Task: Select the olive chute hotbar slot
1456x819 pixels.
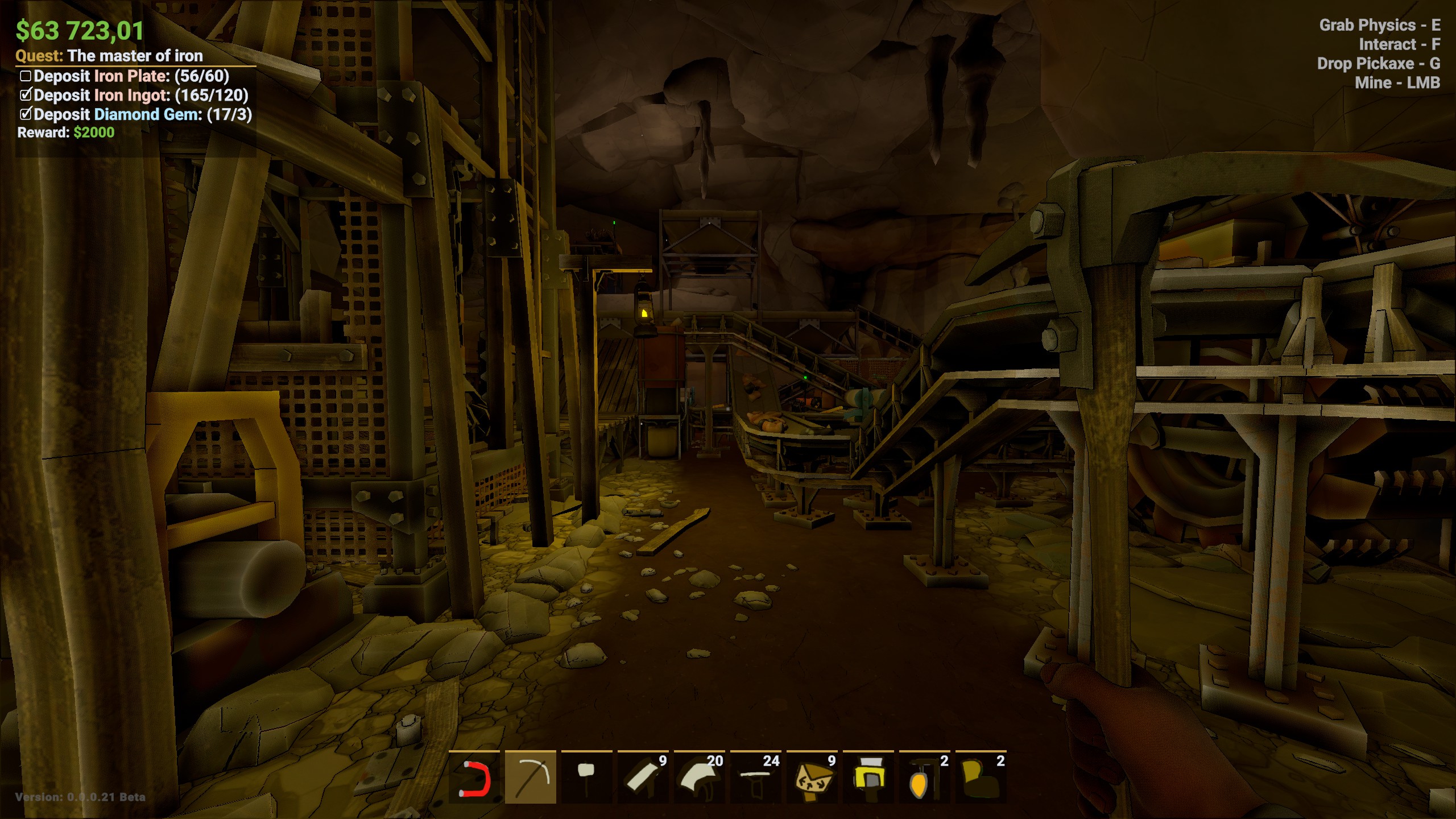Action: point(981,777)
